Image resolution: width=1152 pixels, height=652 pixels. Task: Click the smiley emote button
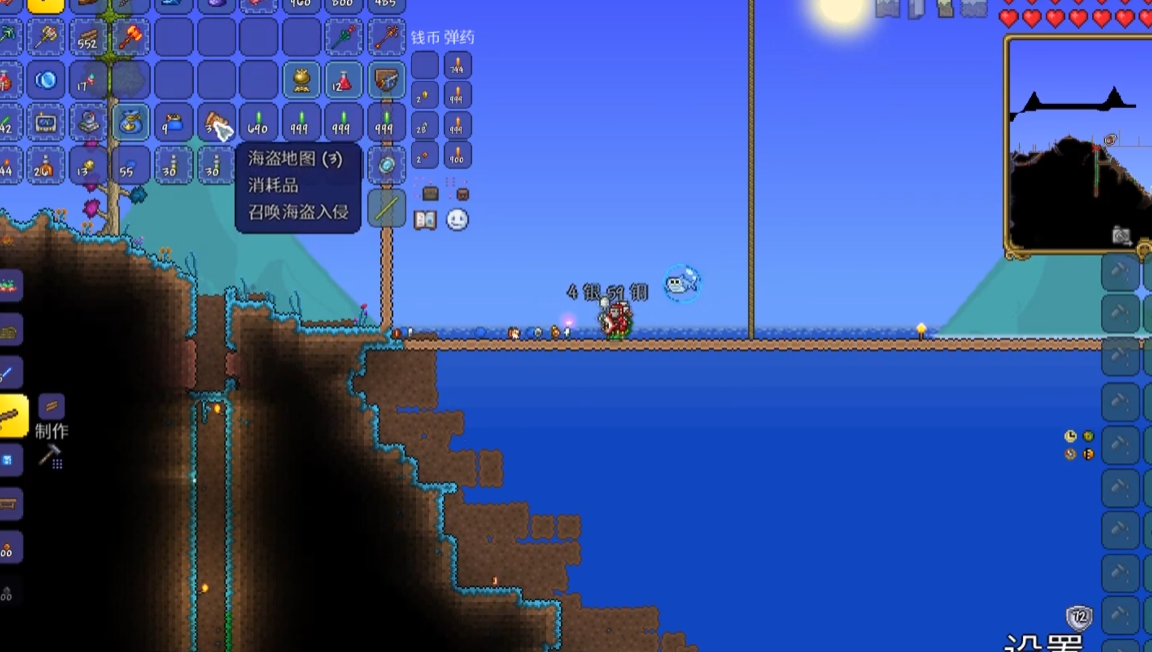tap(457, 220)
